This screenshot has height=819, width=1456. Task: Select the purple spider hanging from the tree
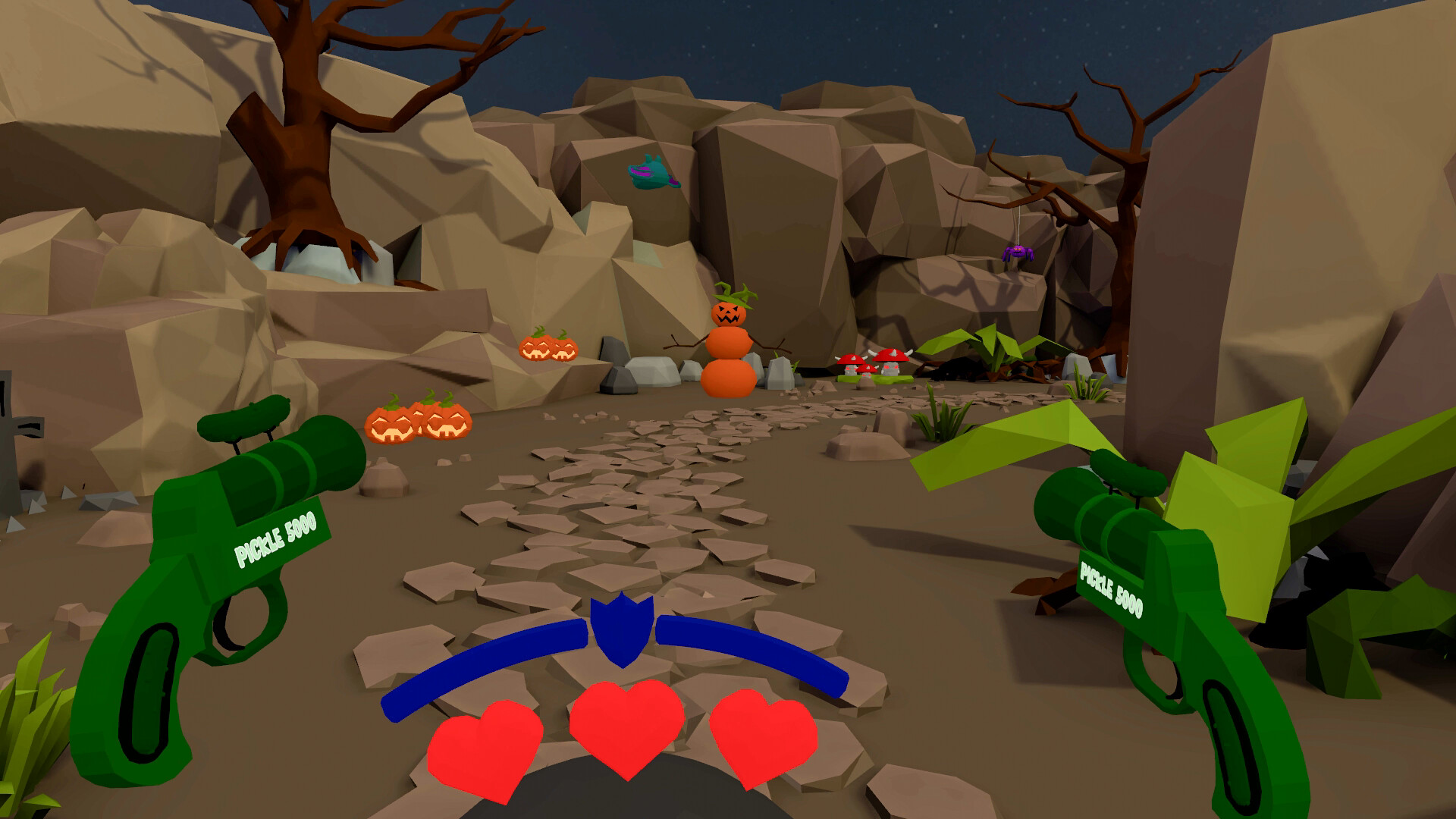pos(1018,251)
